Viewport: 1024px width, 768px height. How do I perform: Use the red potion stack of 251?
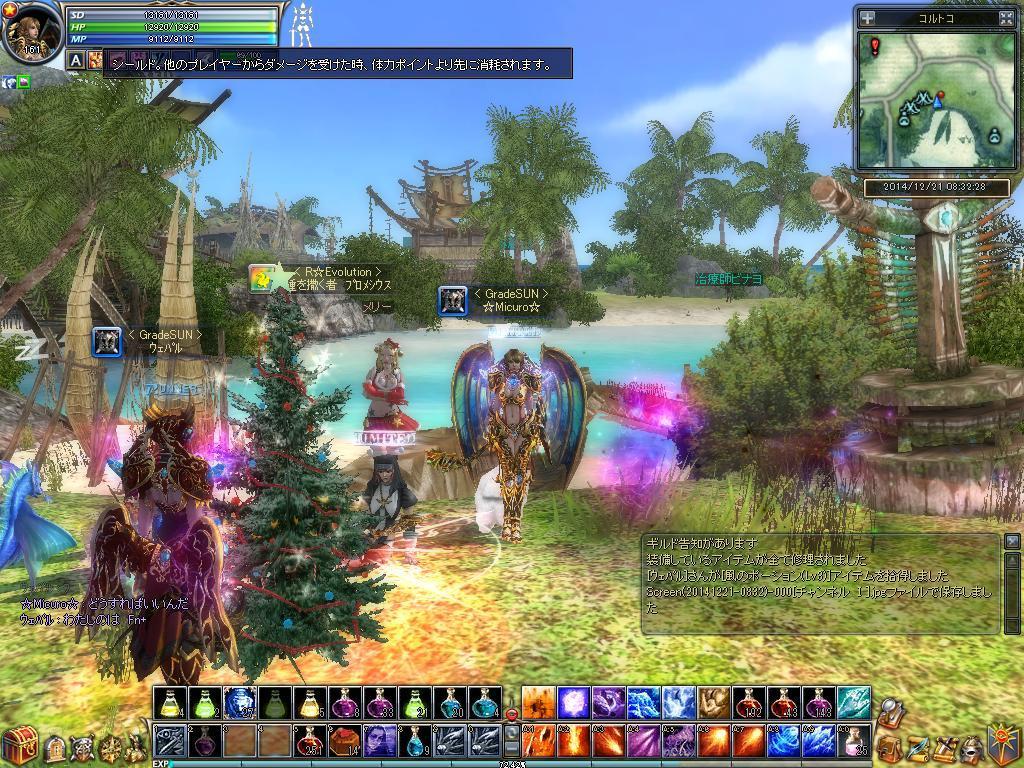309,741
